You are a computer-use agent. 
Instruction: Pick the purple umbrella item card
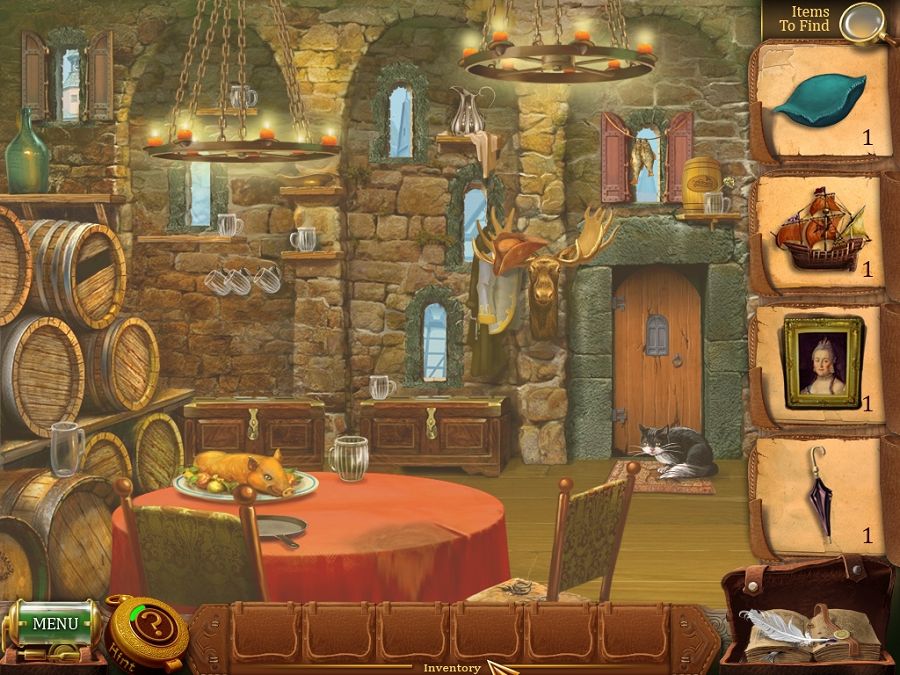822,492
